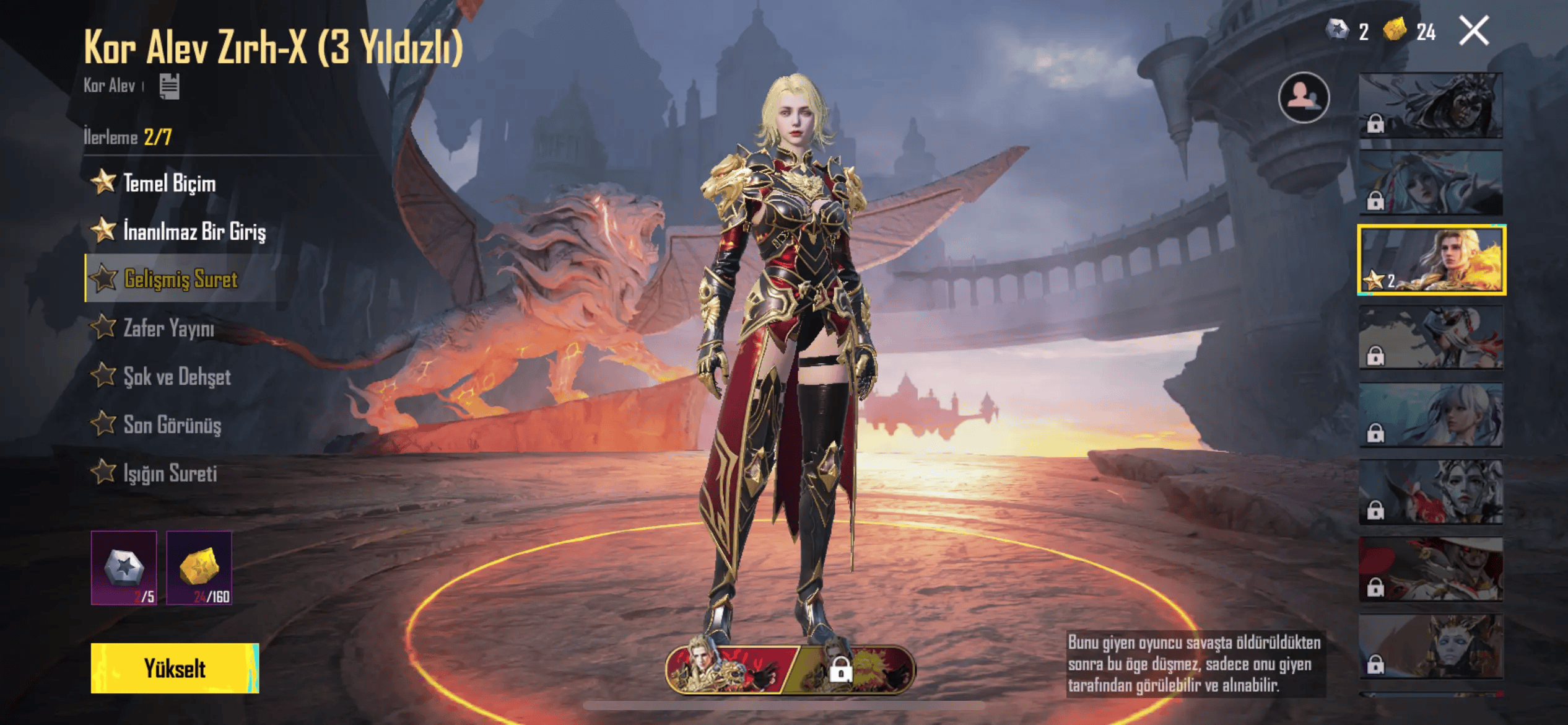Select the silver star token material slot

tap(124, 568)
